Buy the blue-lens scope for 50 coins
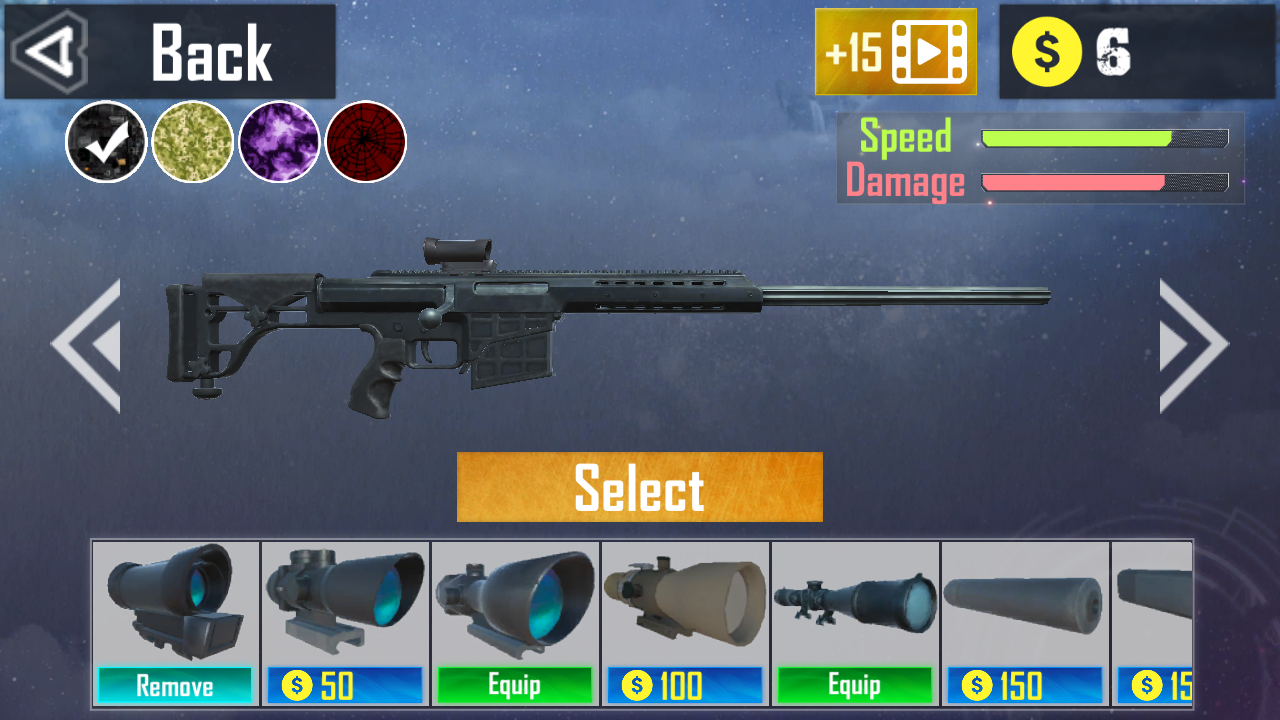This screenshot has width=1280, height=720. coord(345,686)
